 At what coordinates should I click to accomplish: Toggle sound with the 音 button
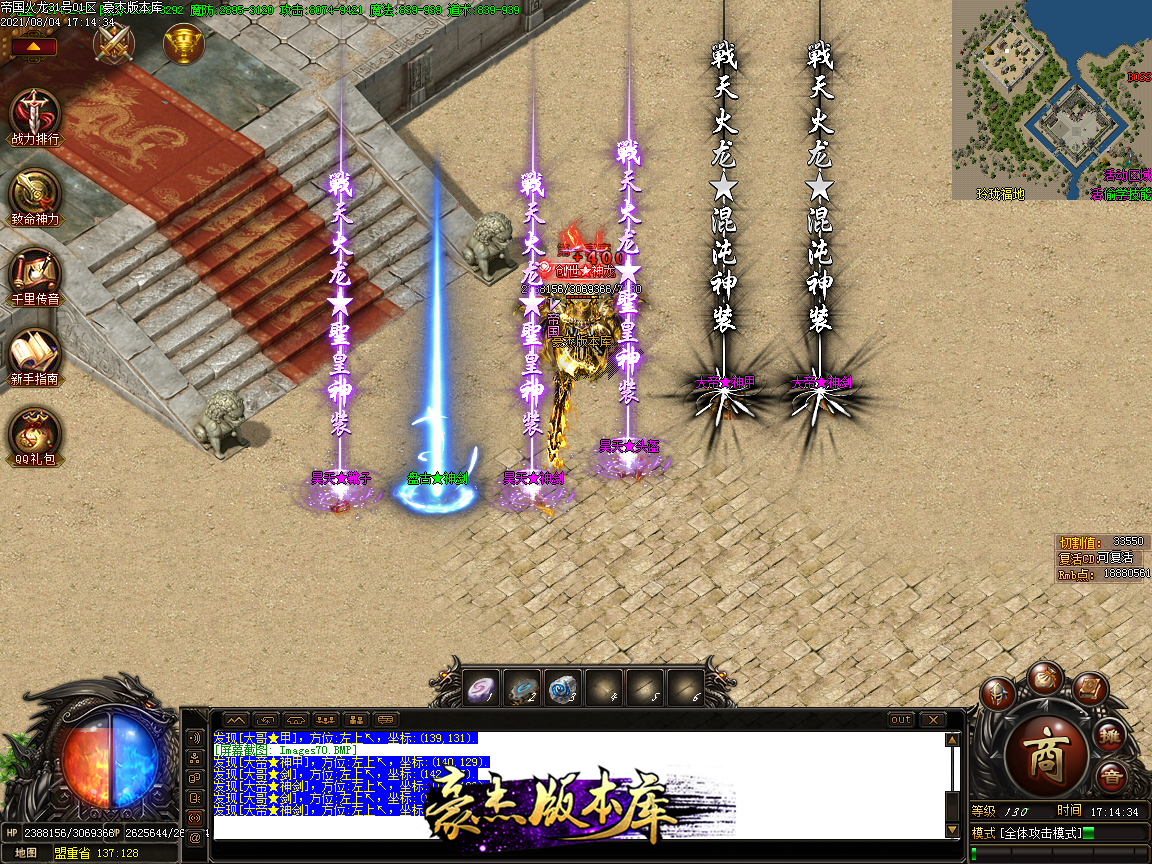click(1109, 777)
